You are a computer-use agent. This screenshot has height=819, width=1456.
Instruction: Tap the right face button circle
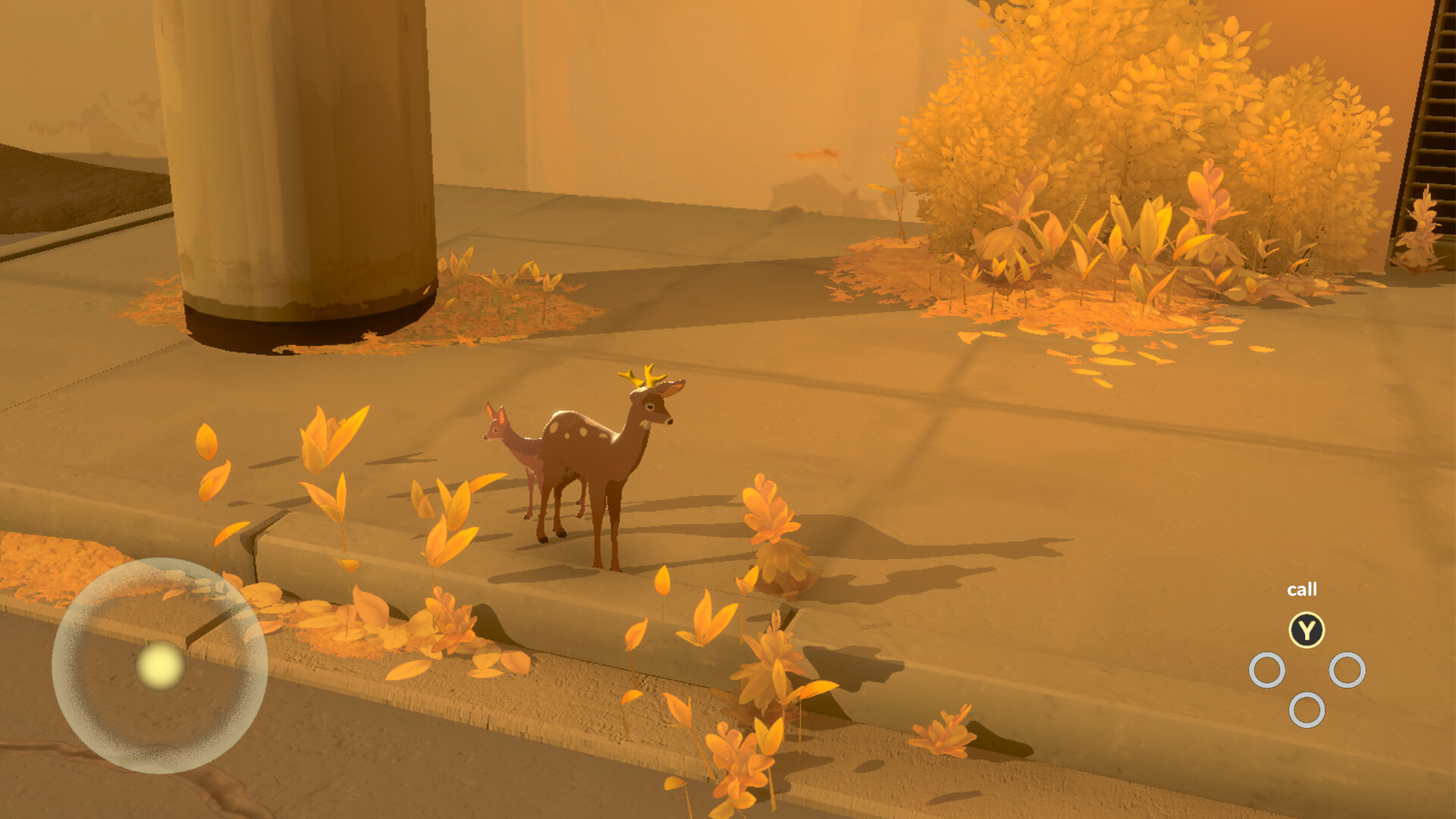(1349, 669)
